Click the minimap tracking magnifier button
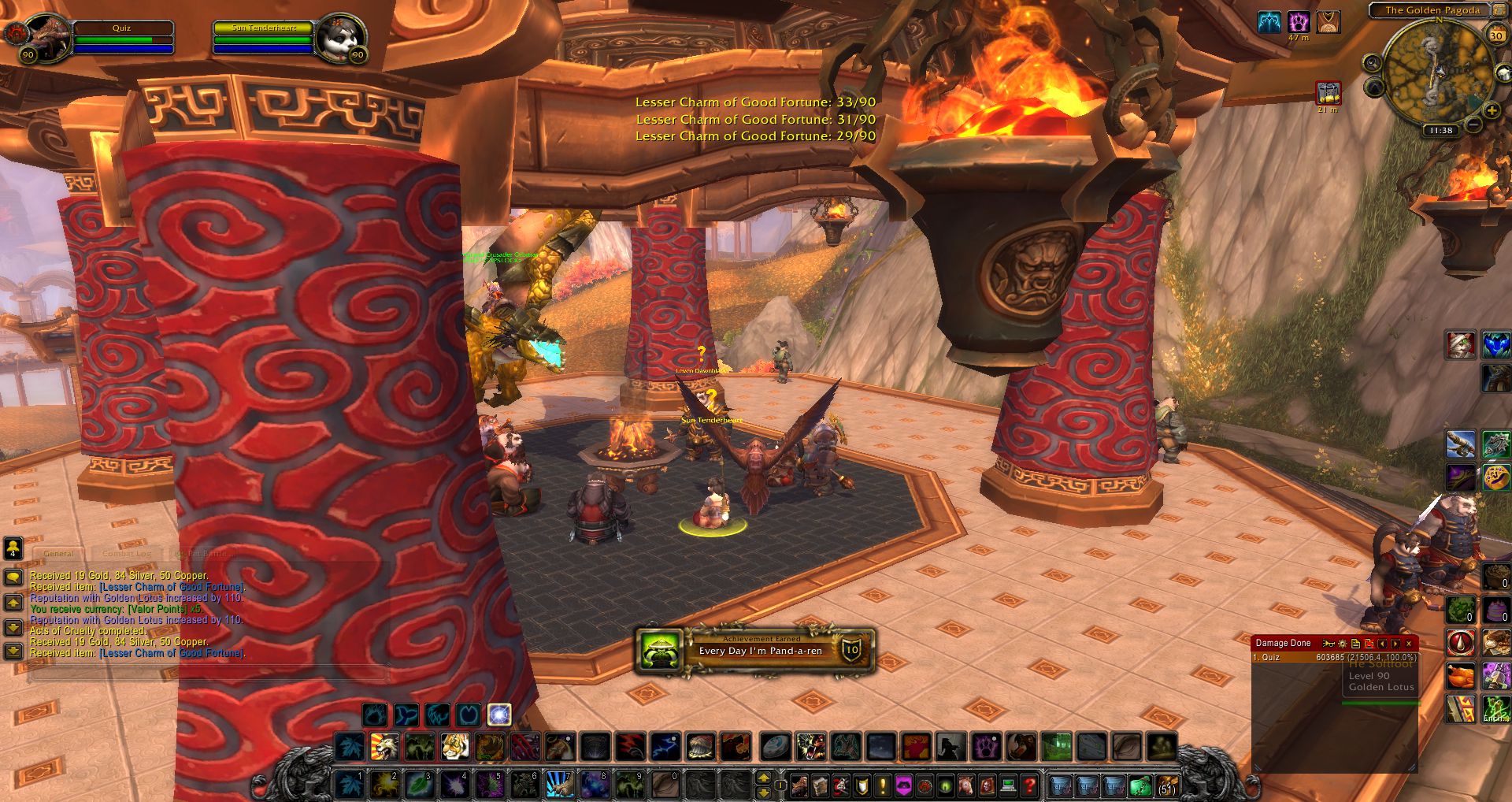Viewport: 1512px width, 802px height. (1373, 63)
